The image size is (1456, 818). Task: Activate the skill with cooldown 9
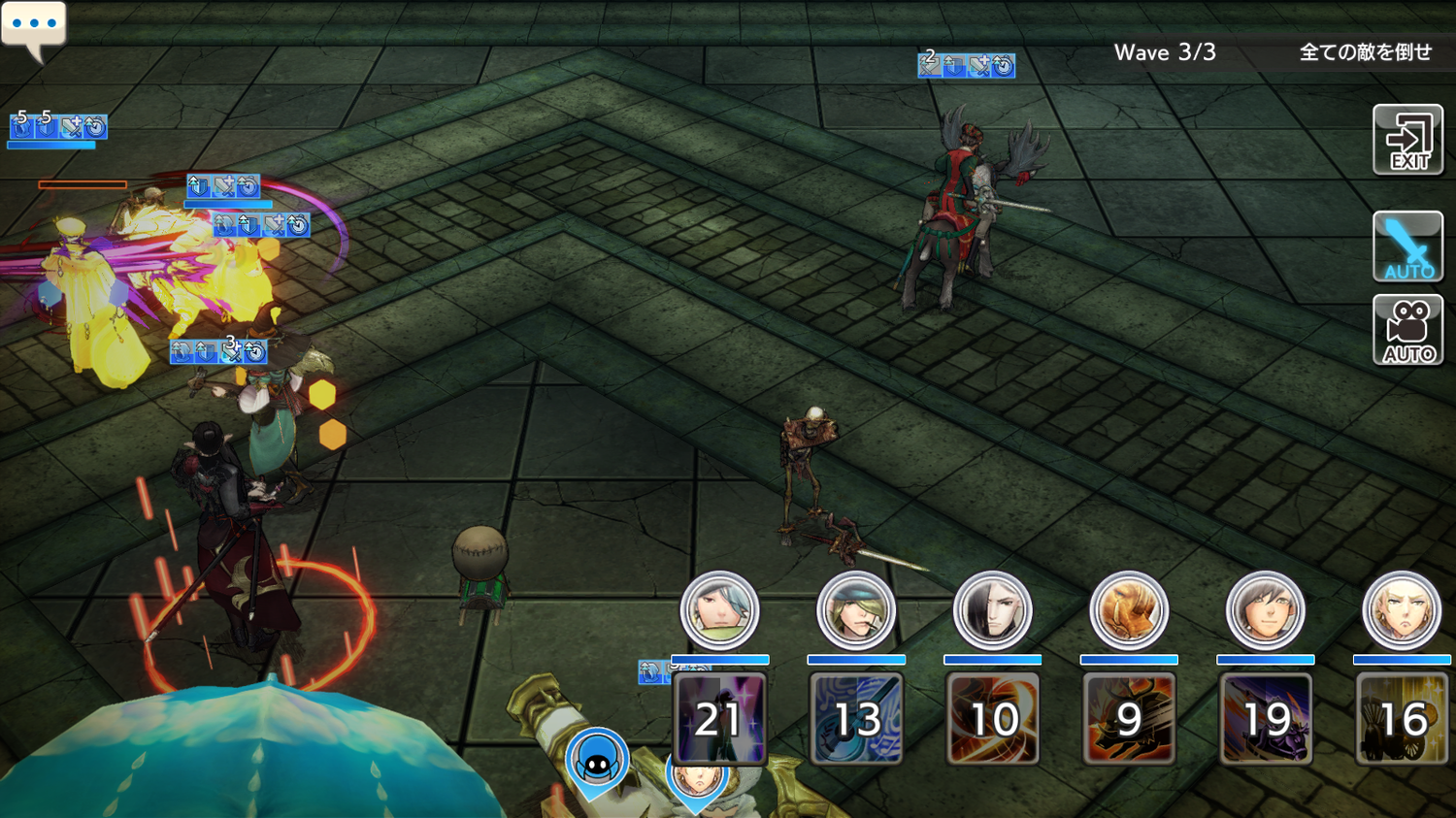[1129, 719]
